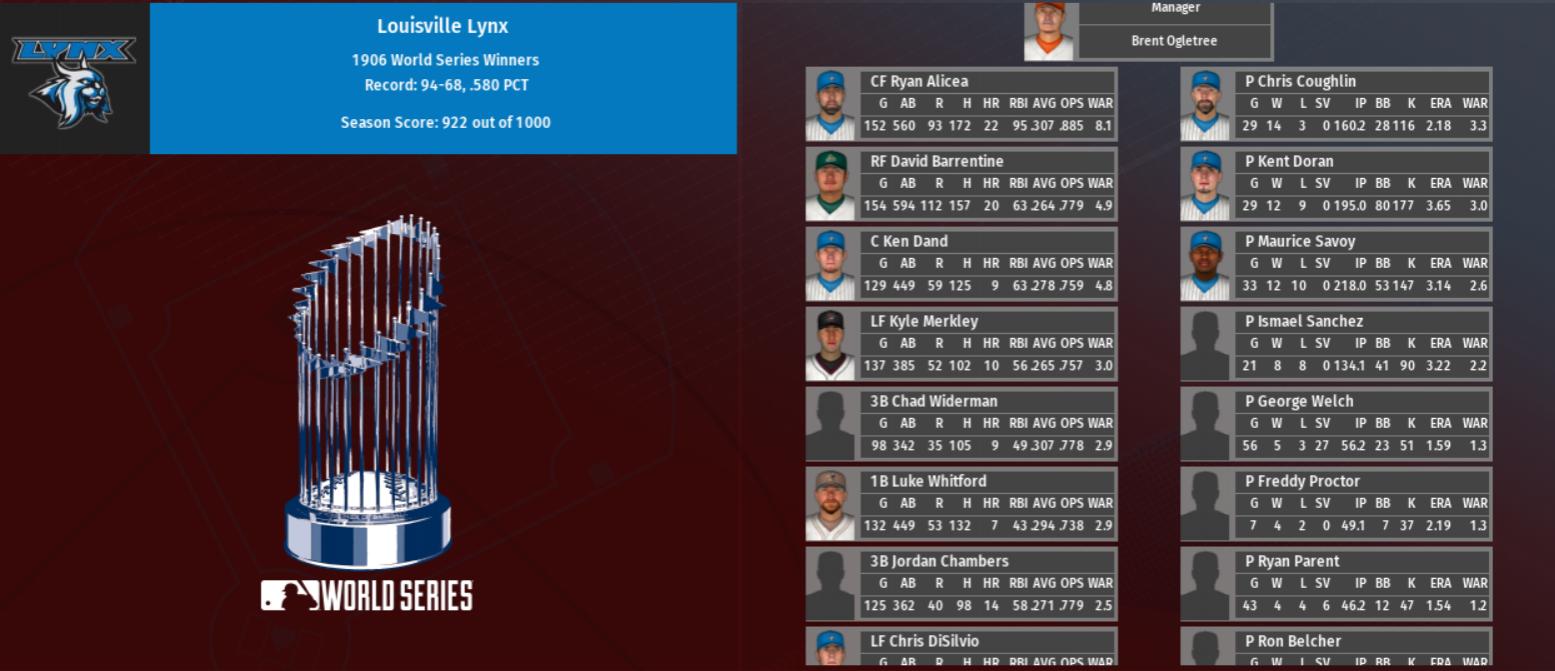This screenshot has width=1555, height=671.
Task: Show pitcher Freddy Proctor's card
Action: coord(1302,481)
